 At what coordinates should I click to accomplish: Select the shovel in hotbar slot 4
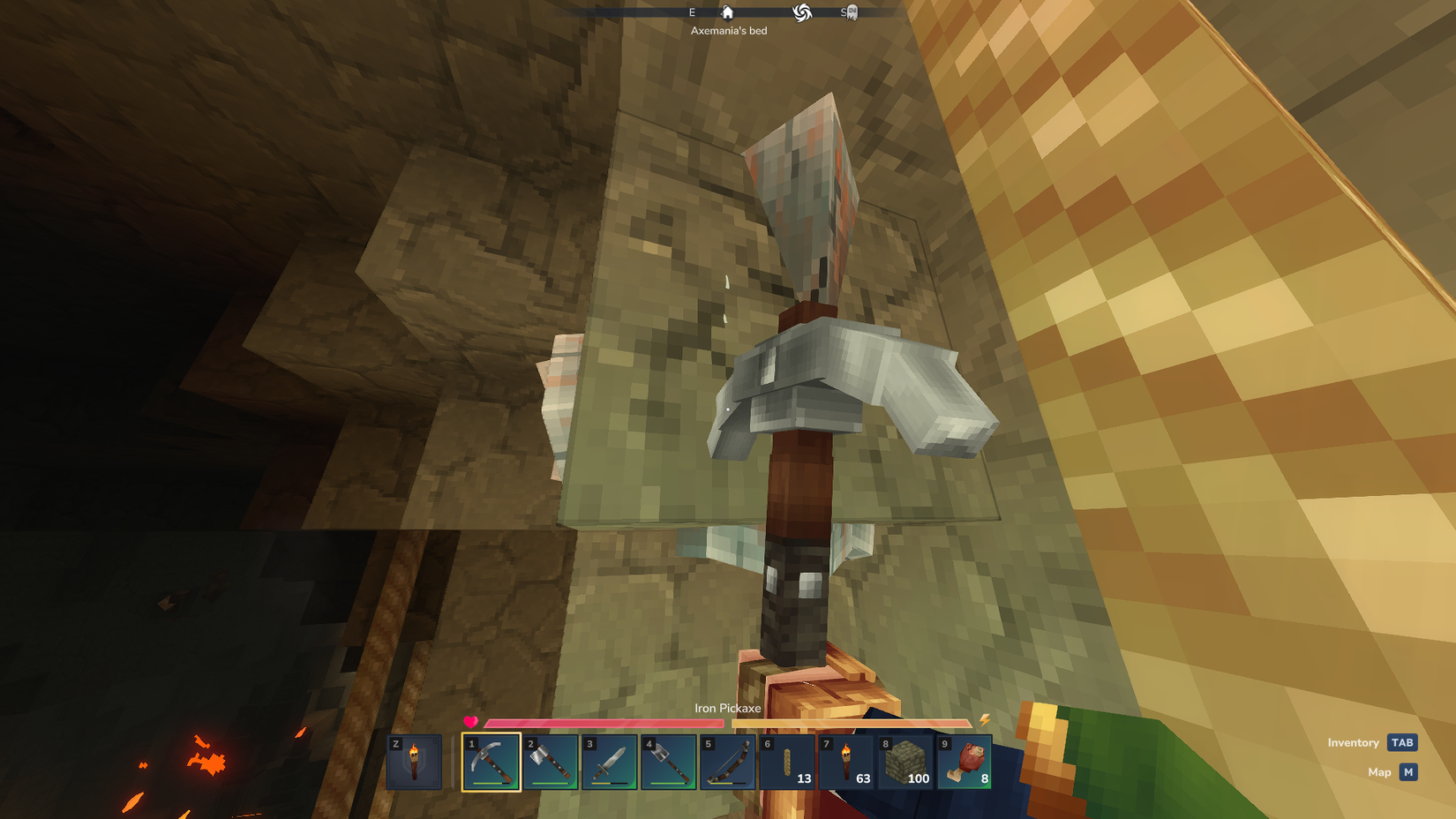669,762
